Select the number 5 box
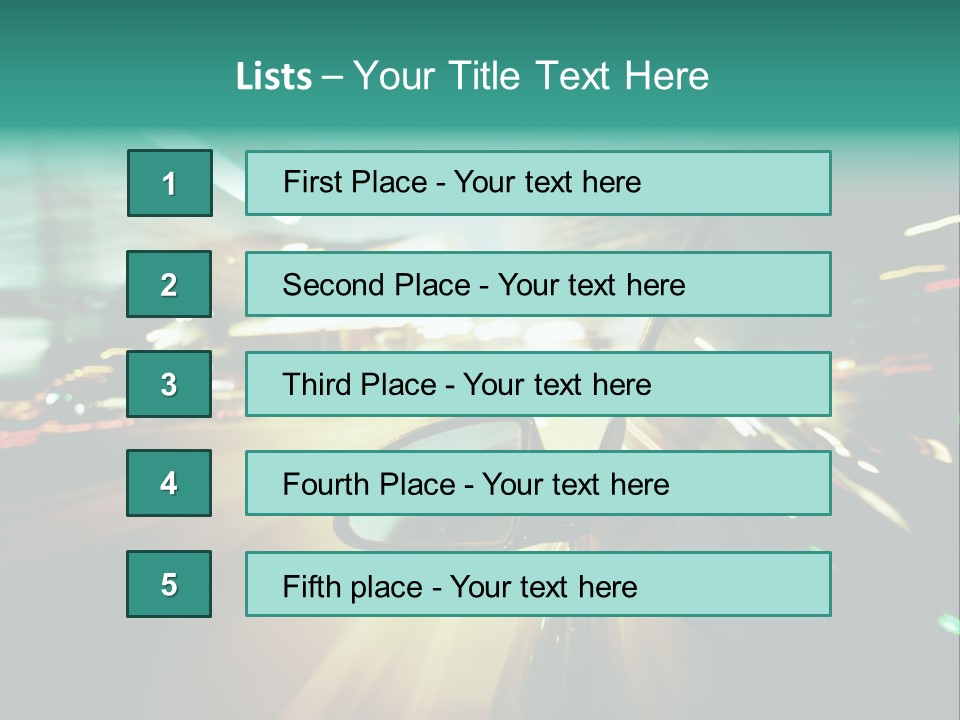 click(x=169, y=584)
